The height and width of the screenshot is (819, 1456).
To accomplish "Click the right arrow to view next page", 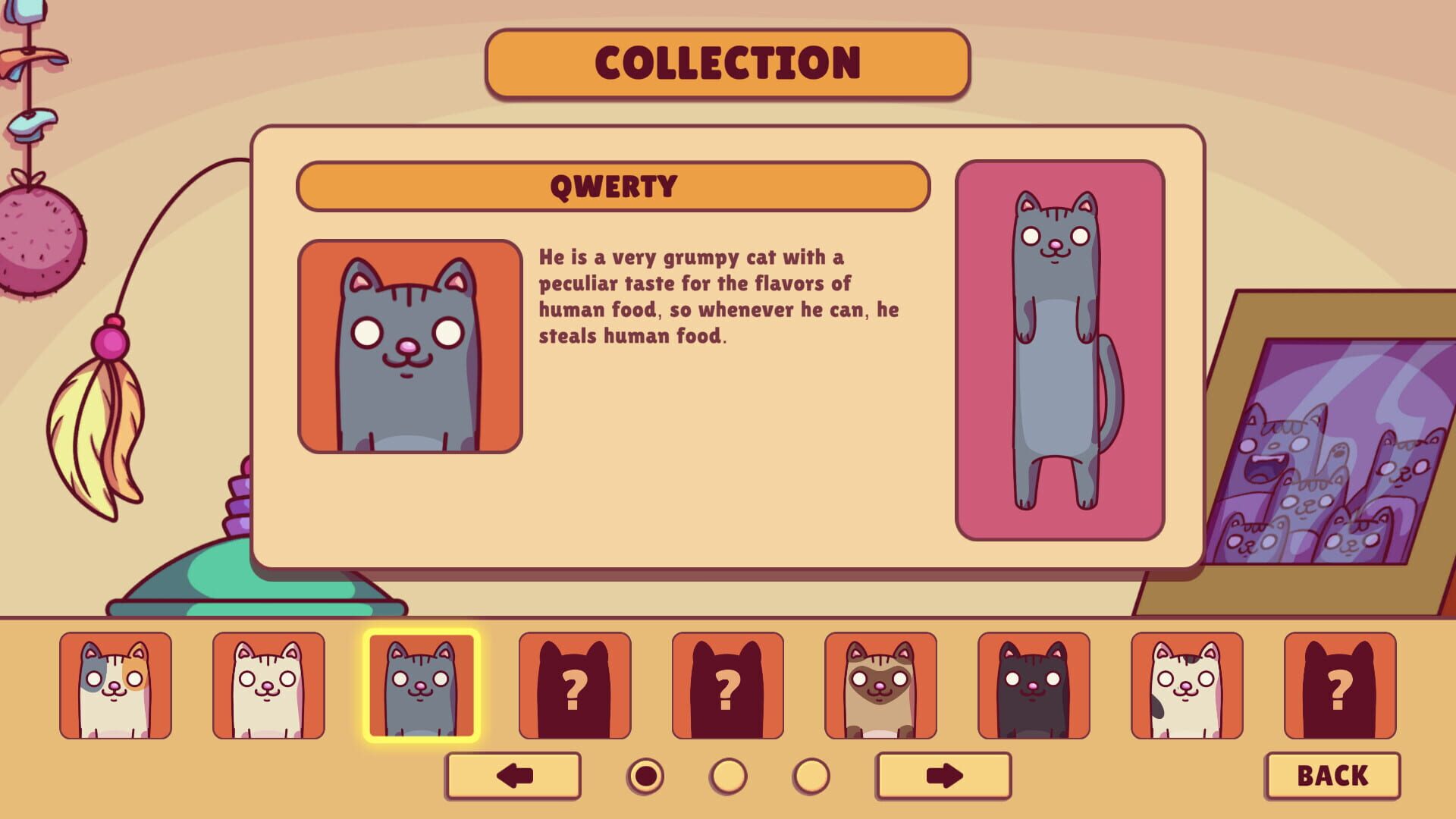I will 943,775.
